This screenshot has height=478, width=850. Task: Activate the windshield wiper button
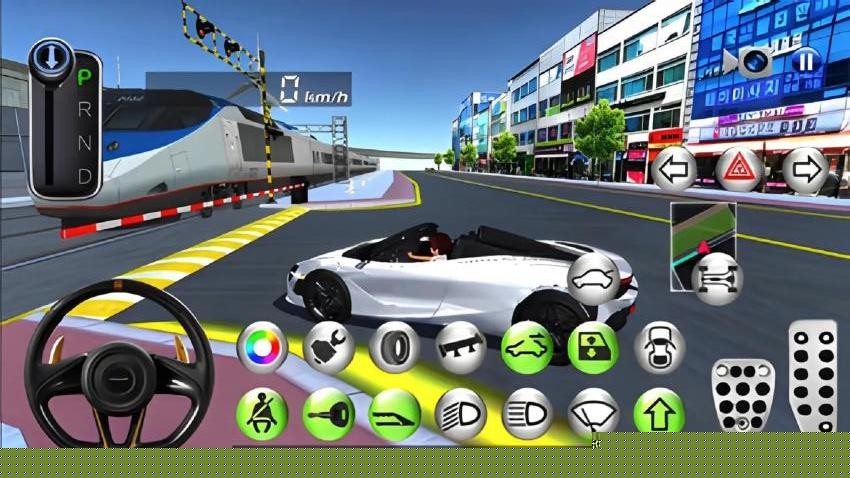point(592,413)
